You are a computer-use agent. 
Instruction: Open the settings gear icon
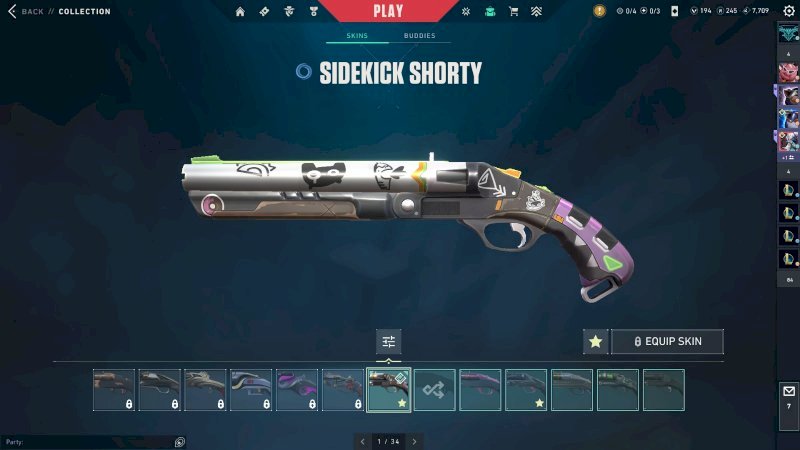(x=788, y=11)
